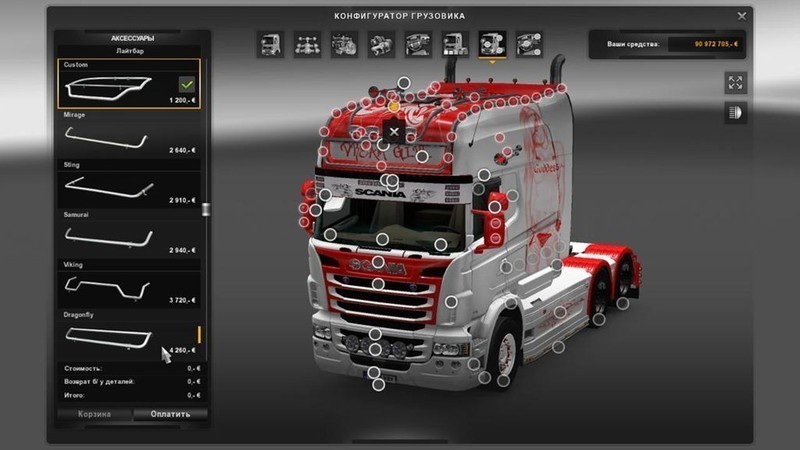
Task: Open the interior category tab
Action: 418,44
